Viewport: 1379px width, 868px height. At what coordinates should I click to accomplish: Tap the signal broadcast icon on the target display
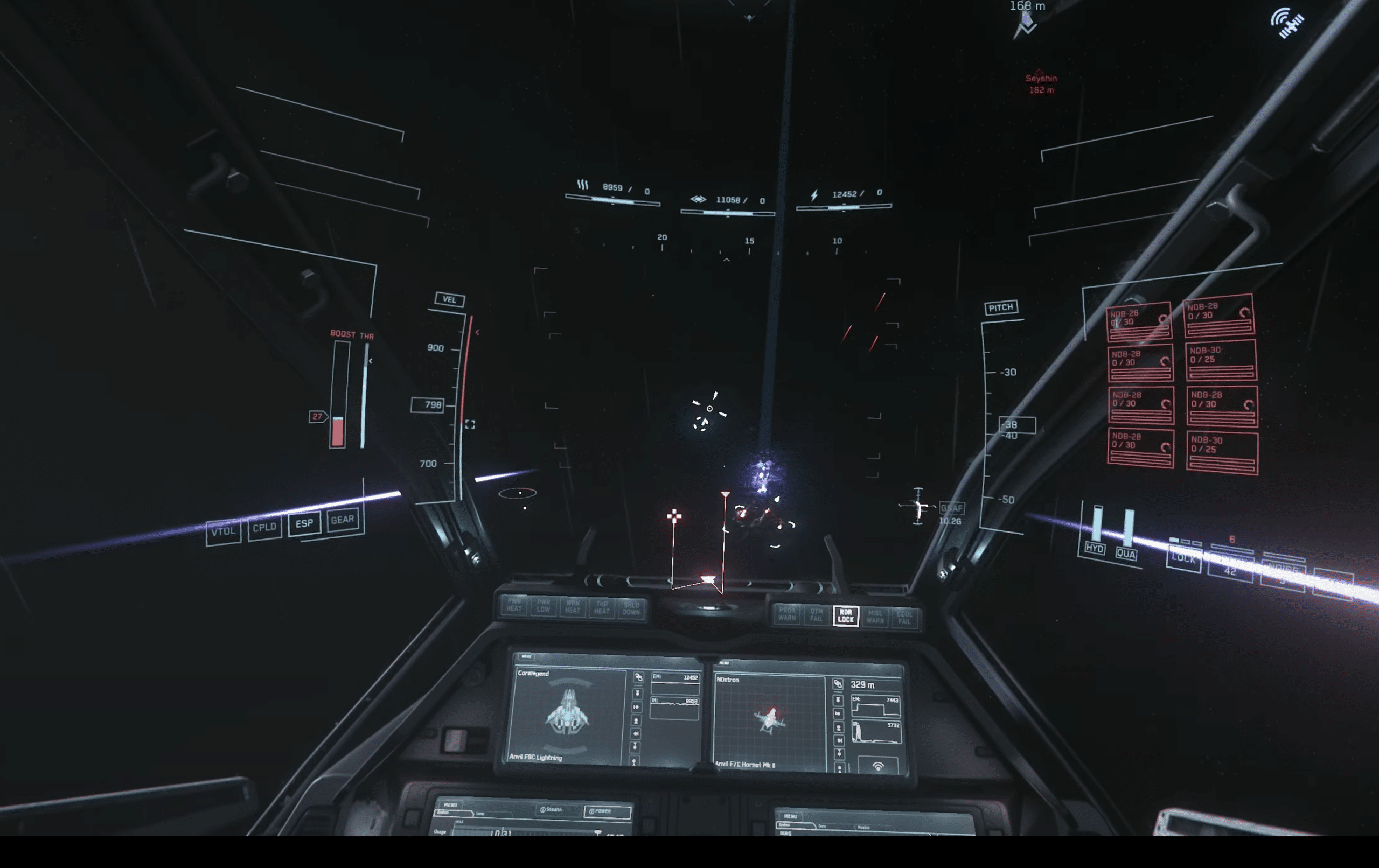point(877,766)
